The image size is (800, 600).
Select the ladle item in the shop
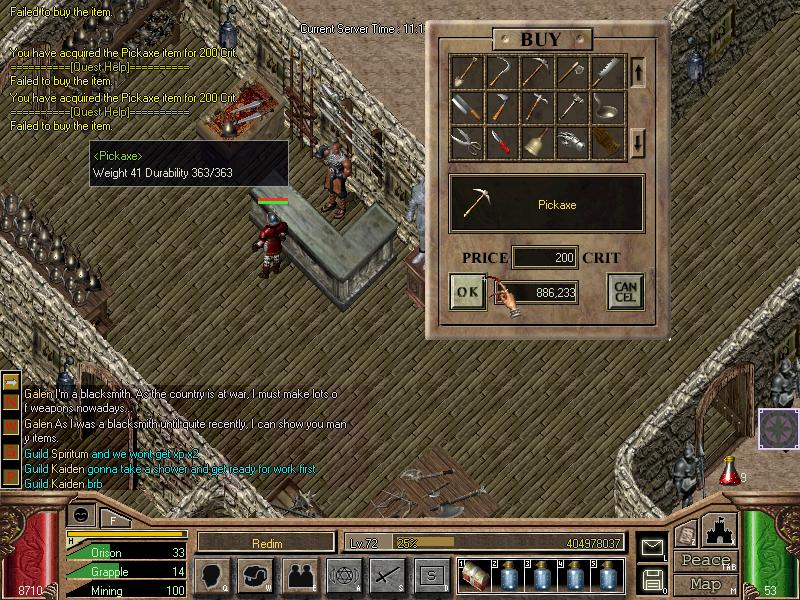[x=607, y=106]
